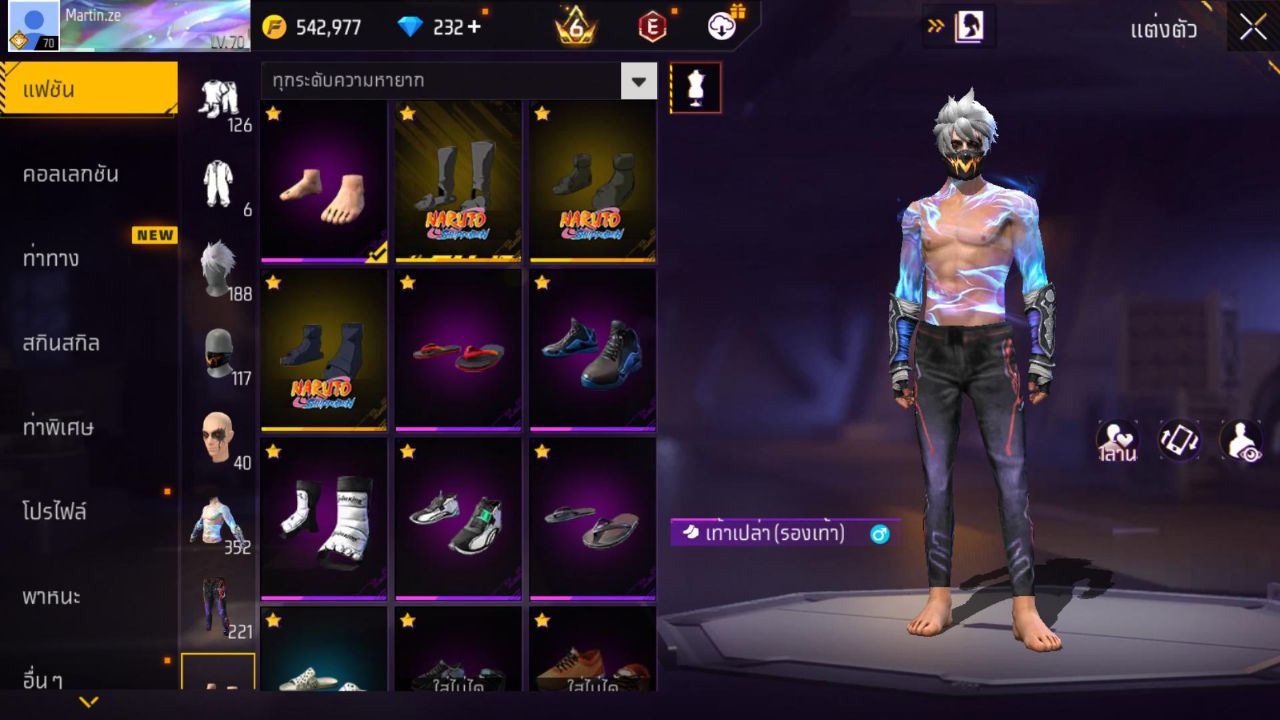Screen dimensions: 1280x720
Task: Click the rotate device icon beside the character
Action: (1178, 438)
